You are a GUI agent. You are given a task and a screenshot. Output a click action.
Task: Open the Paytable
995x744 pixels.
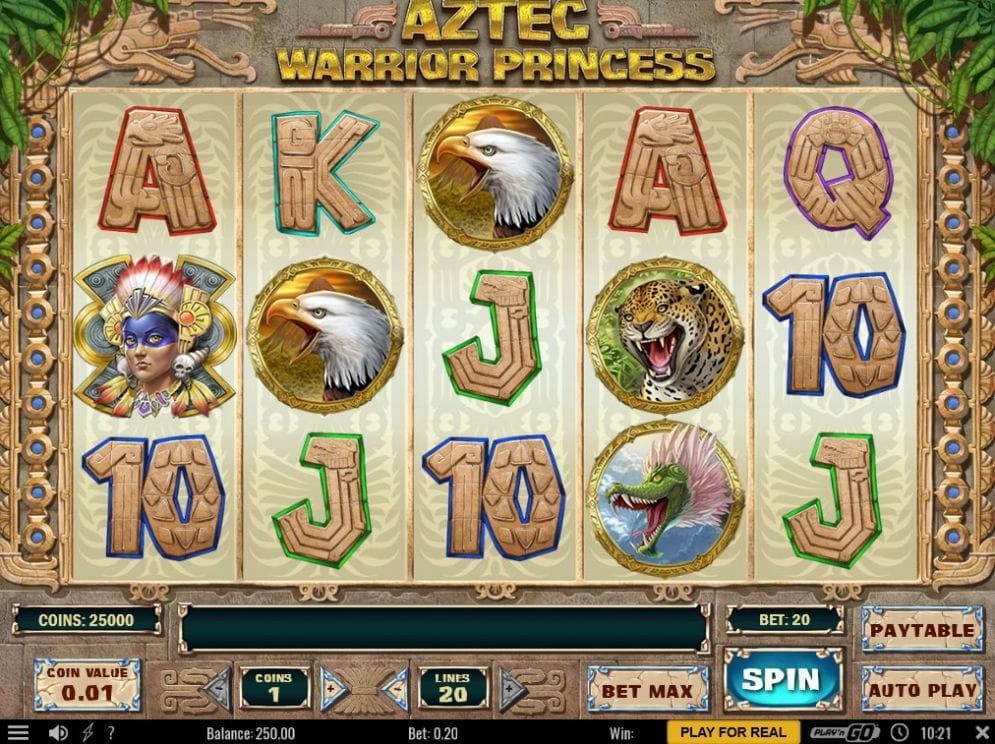pyautogui.click(x=921, y=631)
